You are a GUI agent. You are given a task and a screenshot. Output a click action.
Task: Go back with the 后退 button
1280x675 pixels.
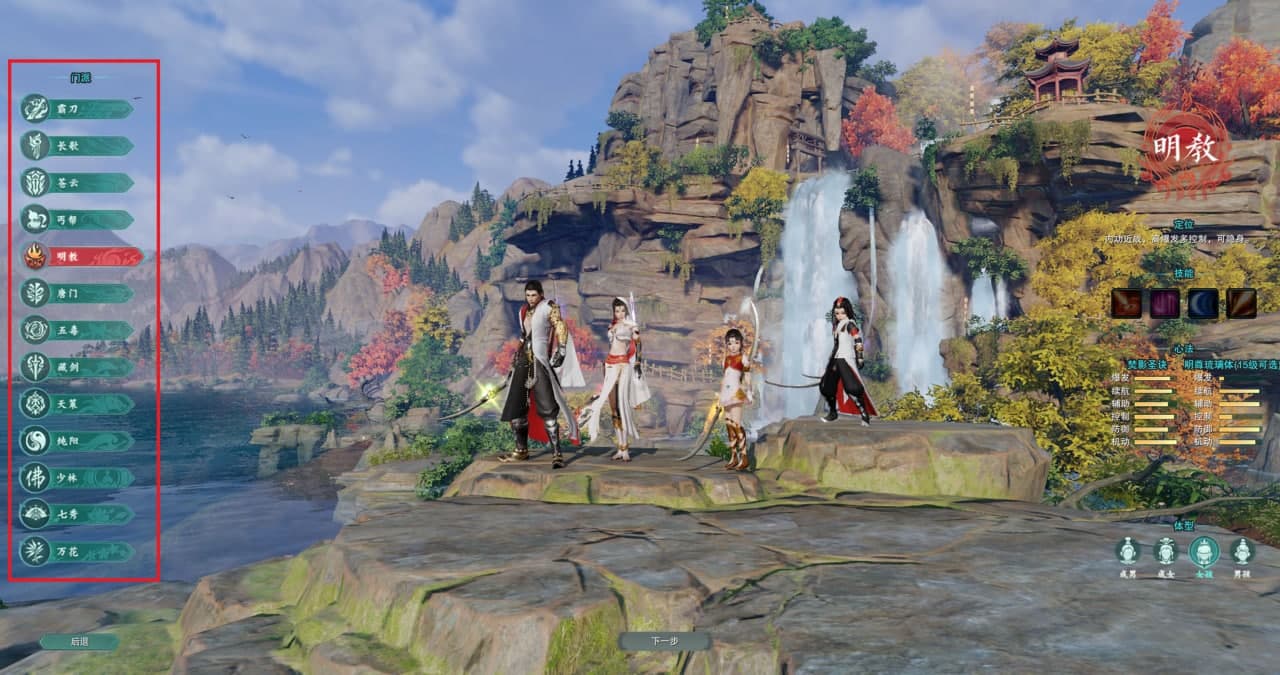point(79,642)
